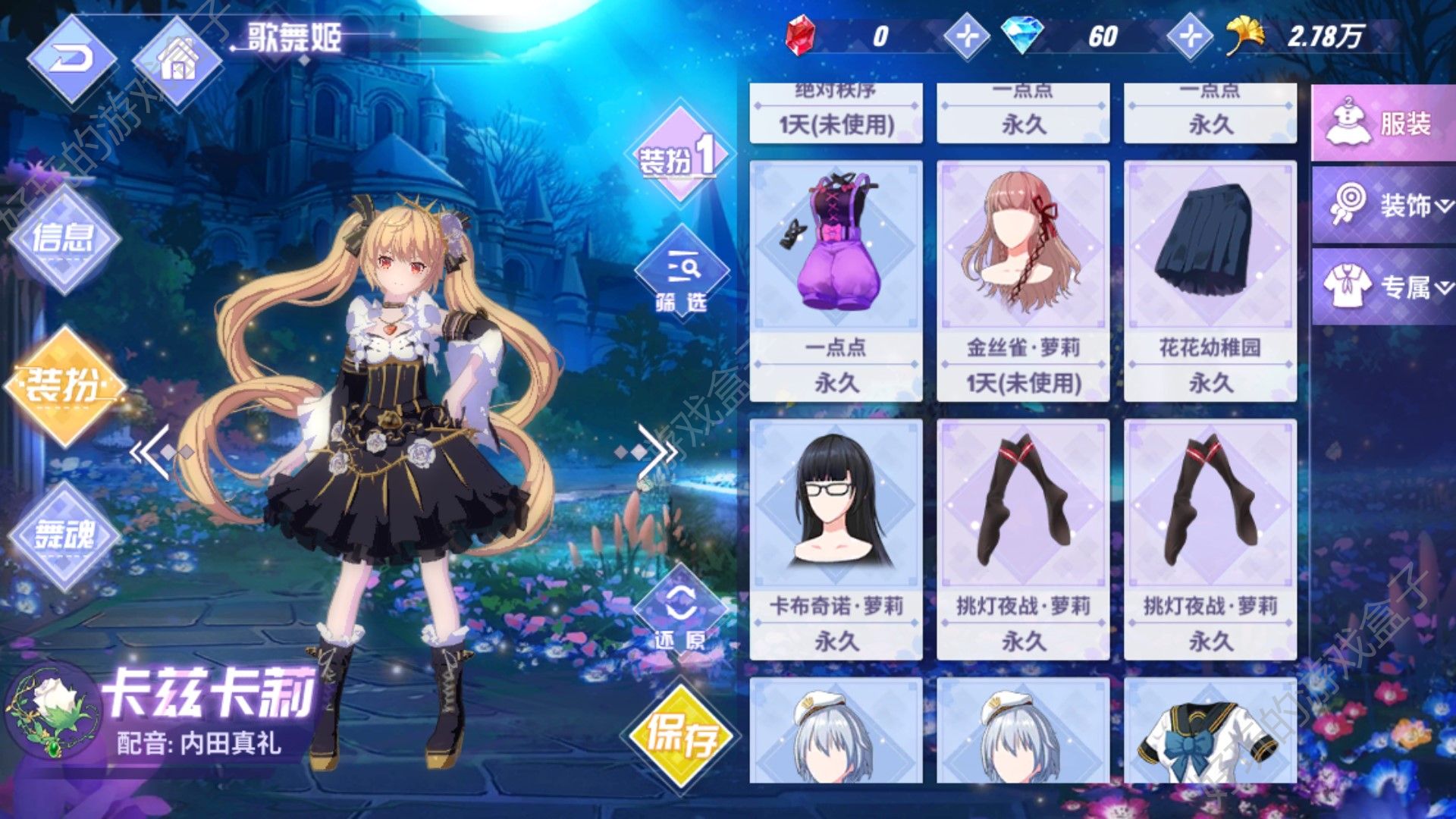Show the next character with right arrow
The image size is (1456, 819).
pos(657,452)
